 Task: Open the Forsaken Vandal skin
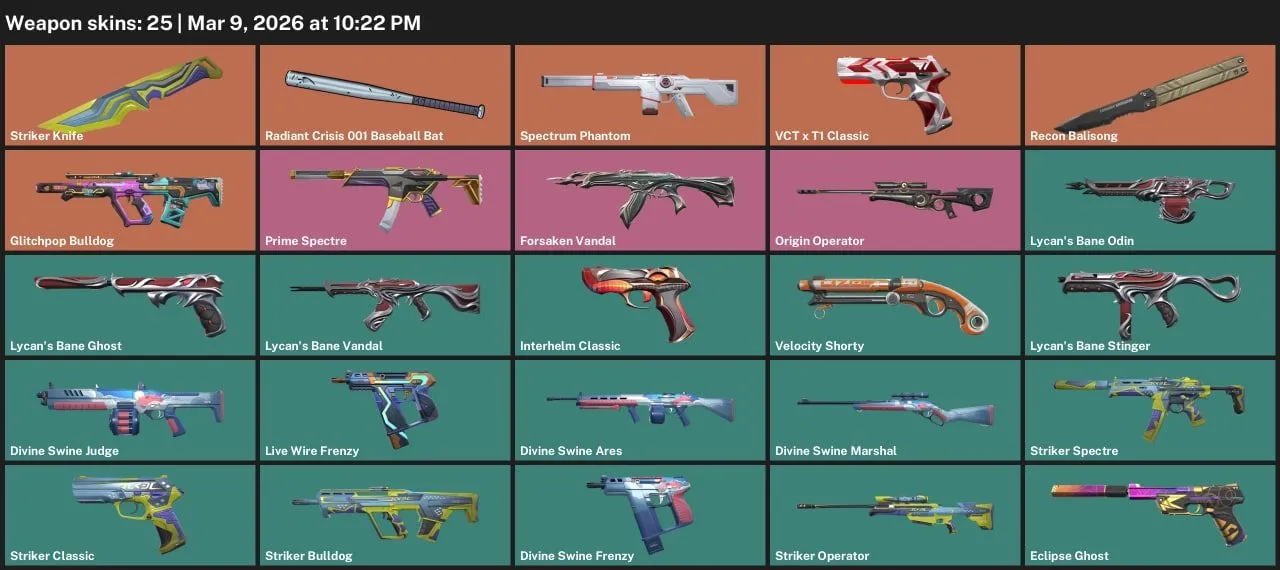(640, 200)
